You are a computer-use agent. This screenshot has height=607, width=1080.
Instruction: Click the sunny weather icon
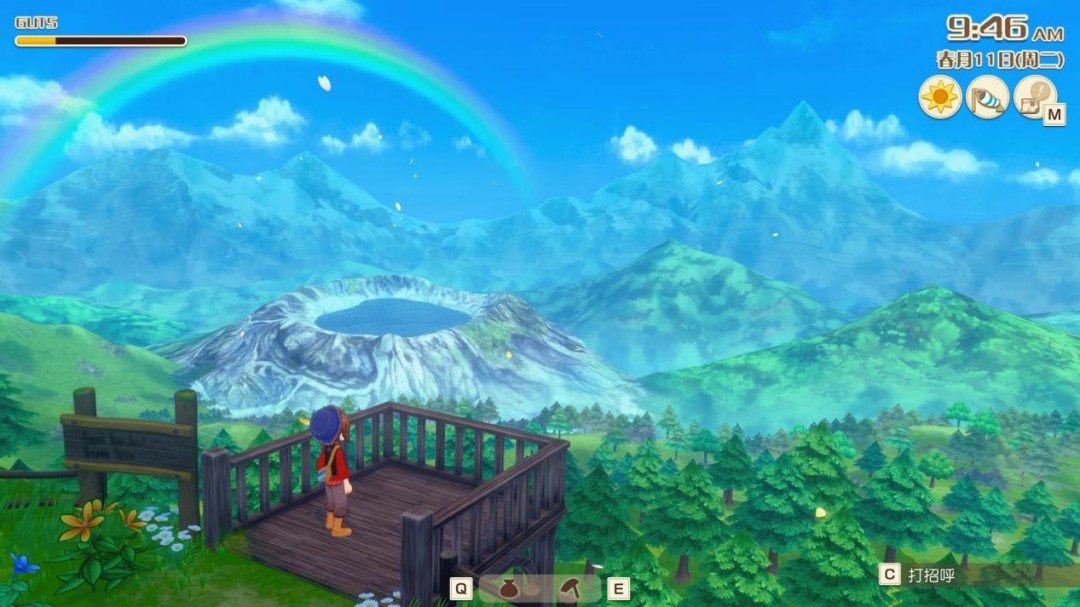point(940,97)
